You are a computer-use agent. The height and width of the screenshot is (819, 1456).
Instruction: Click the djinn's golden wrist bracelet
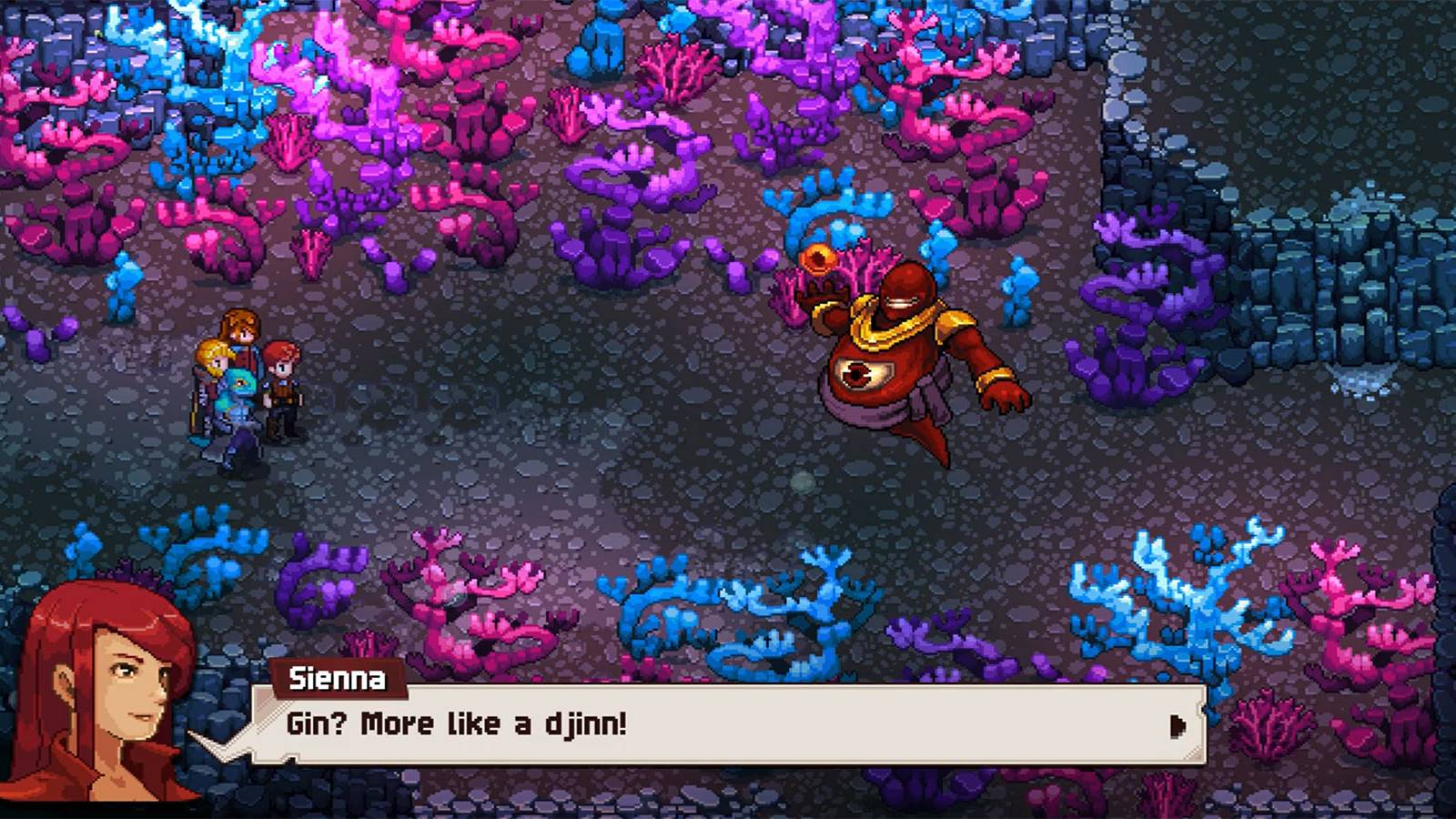click(x=992, y=376)
